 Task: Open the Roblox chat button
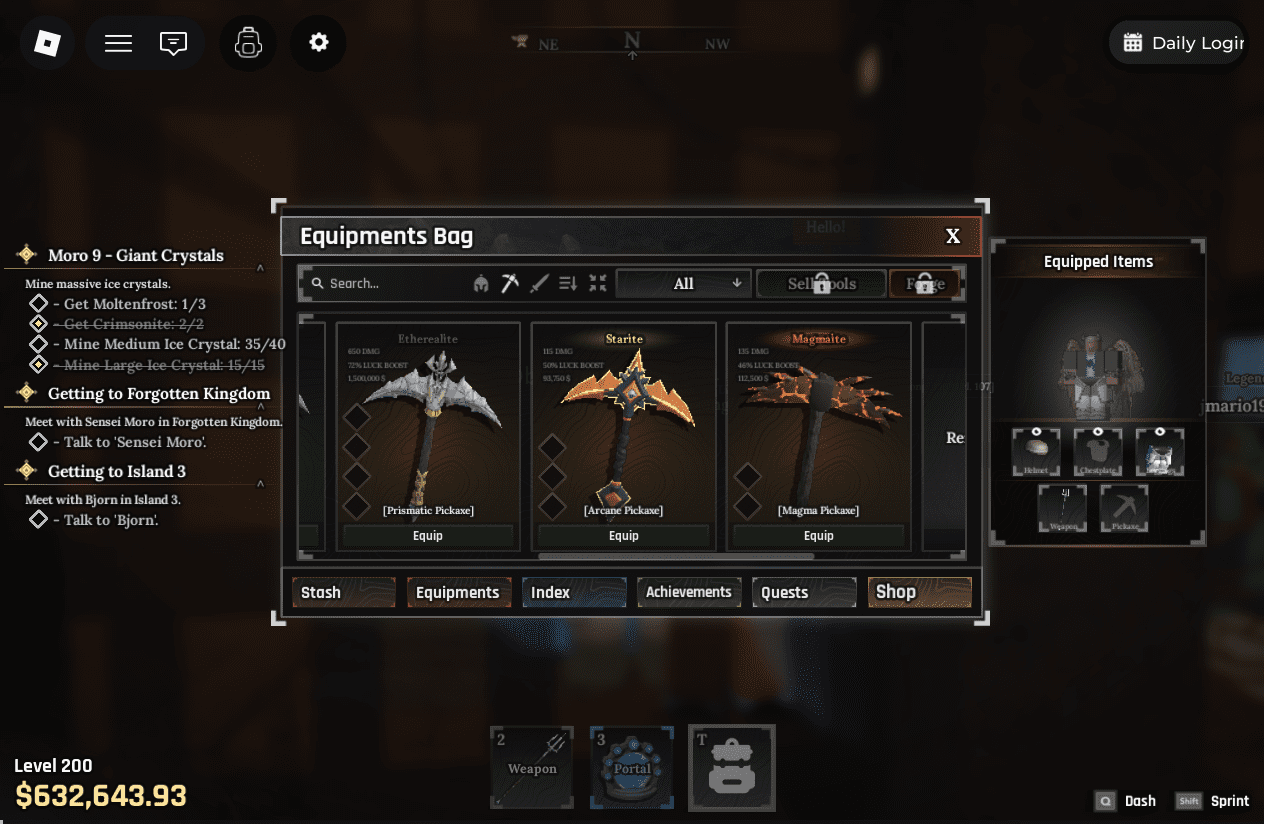[x=173, y=43]
